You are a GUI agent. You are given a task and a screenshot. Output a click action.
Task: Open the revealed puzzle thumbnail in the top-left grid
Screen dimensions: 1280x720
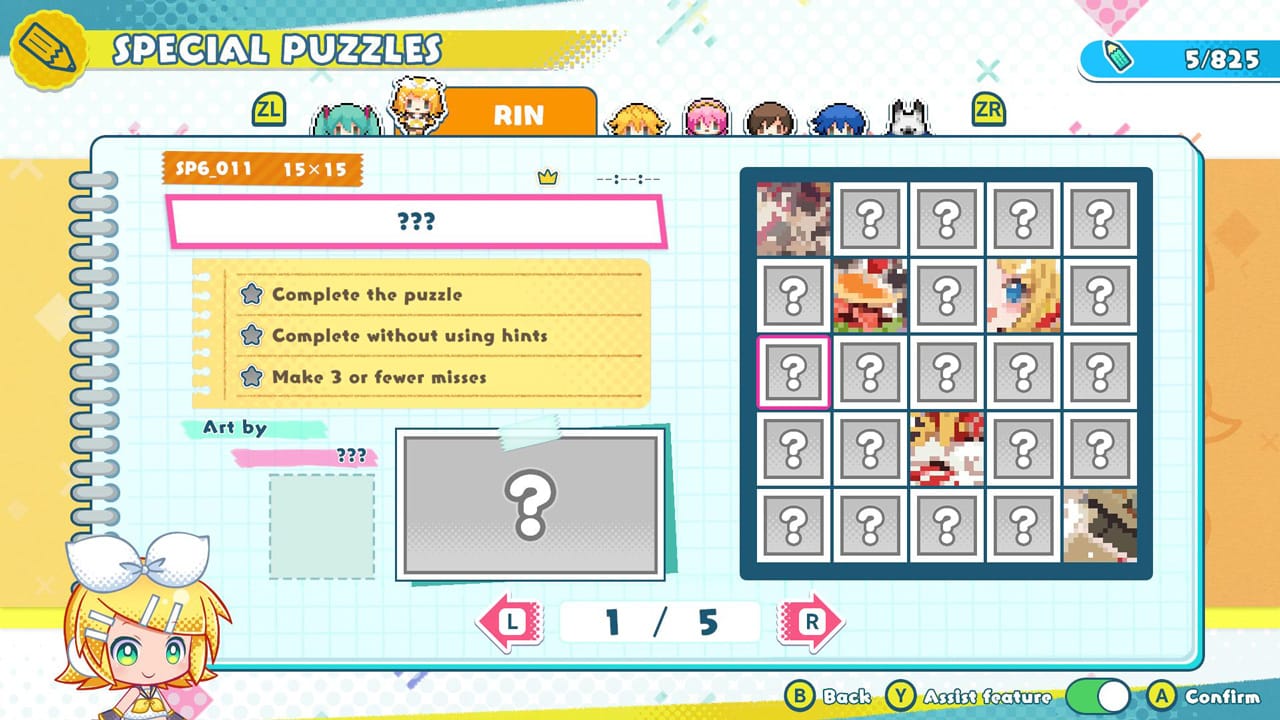point(791,219)
